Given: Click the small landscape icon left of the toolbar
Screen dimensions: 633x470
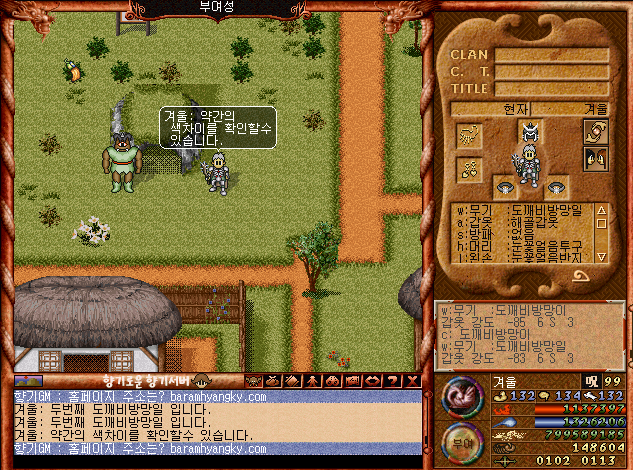Looking at the screenshot, I should click(28, 380).
